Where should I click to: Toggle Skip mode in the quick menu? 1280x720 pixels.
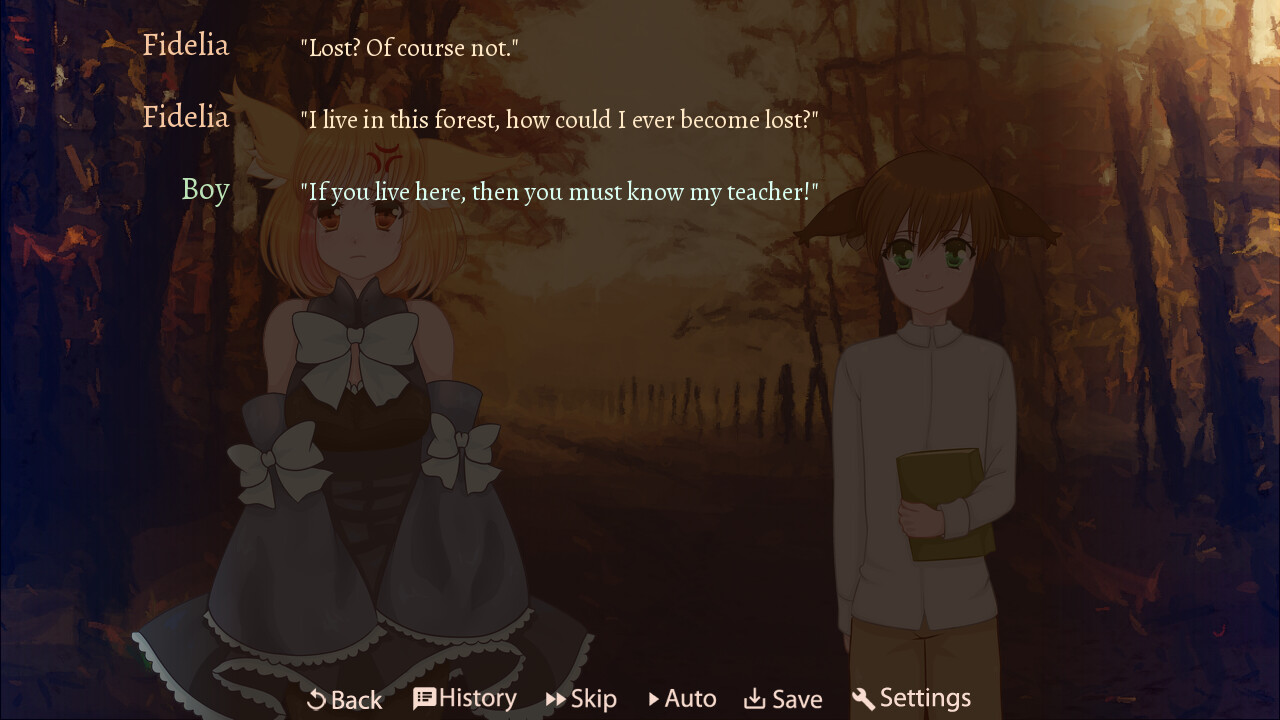tap(581, 698)
